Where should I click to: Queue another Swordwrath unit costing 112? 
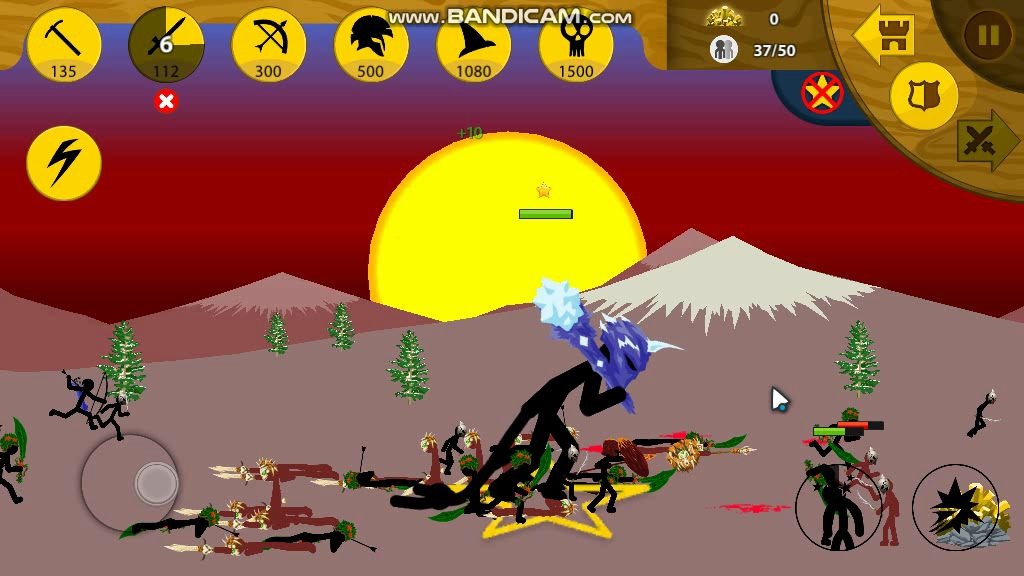point(166,45)
